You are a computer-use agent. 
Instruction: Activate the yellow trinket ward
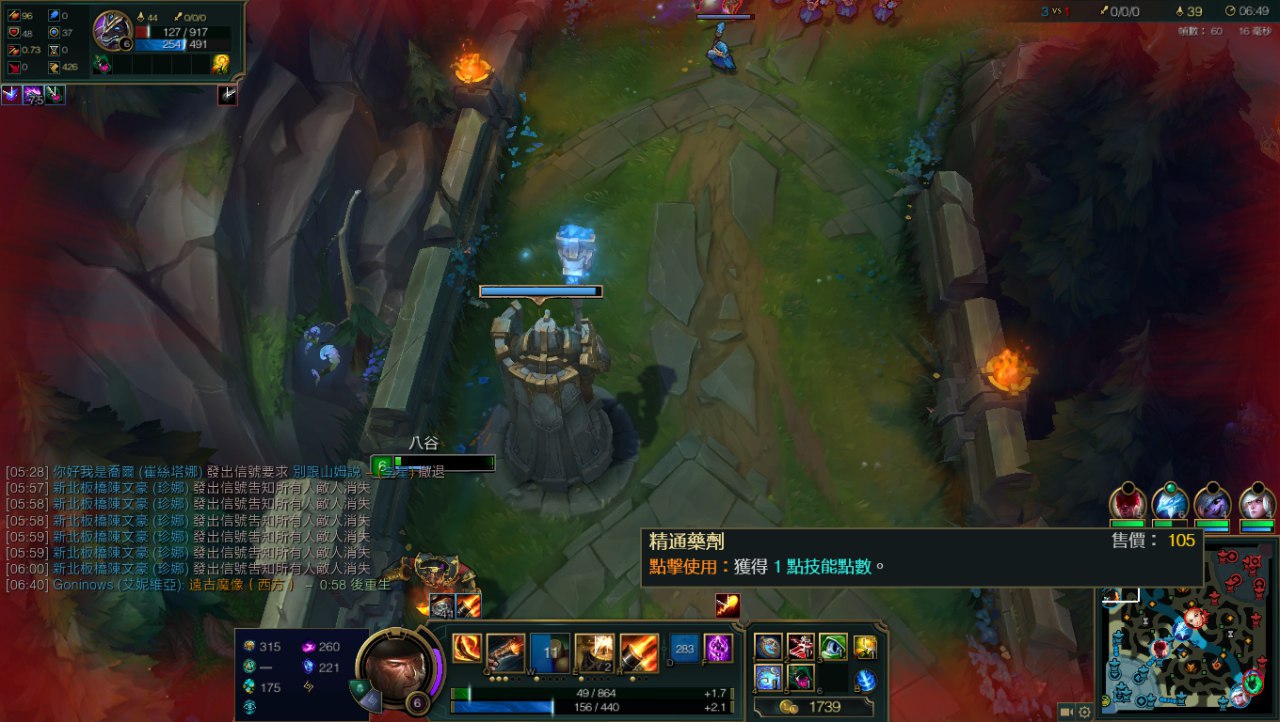(x=866, y=647)
